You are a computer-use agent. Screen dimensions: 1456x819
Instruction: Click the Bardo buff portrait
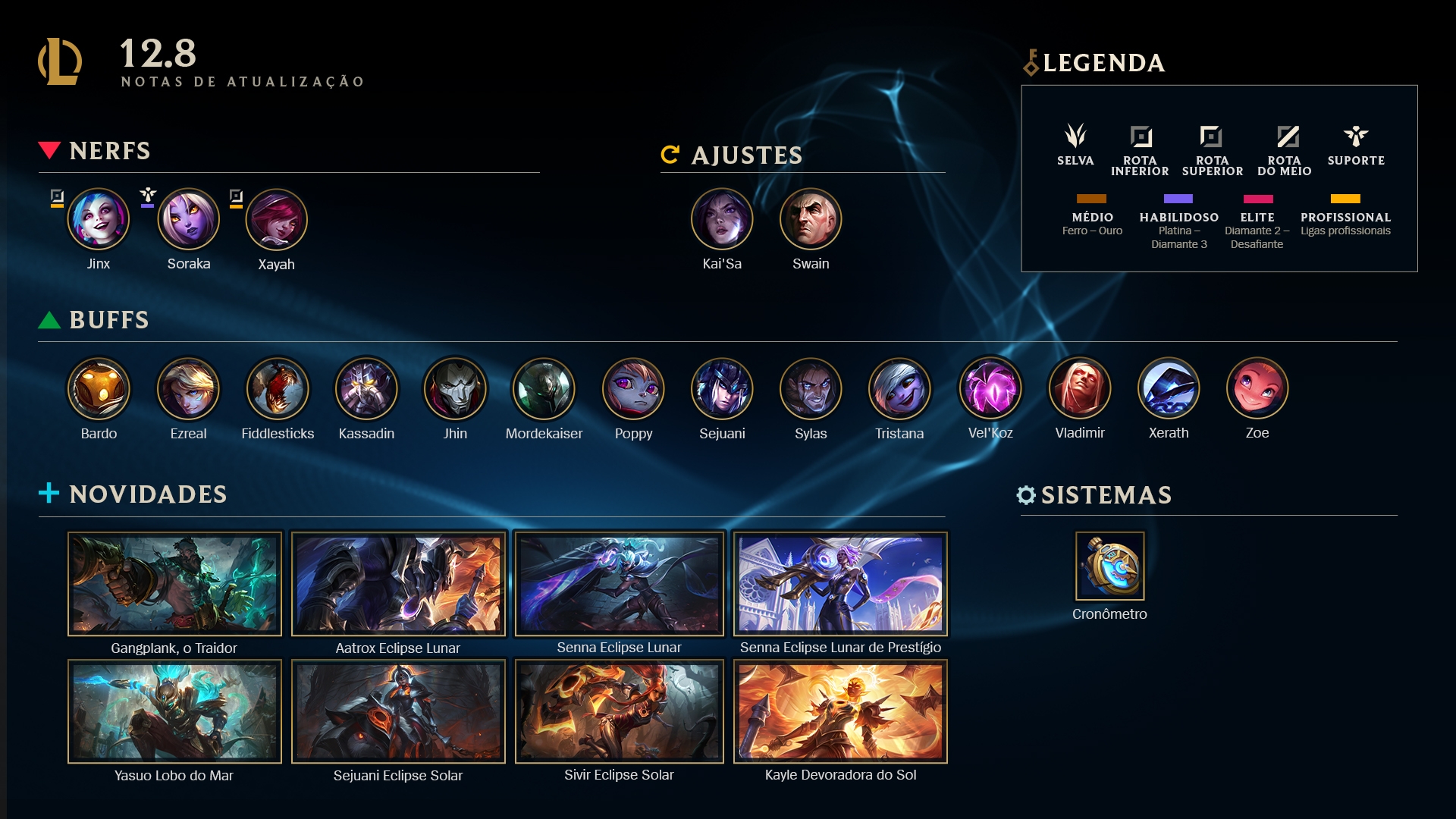click(x=99, y=389)
